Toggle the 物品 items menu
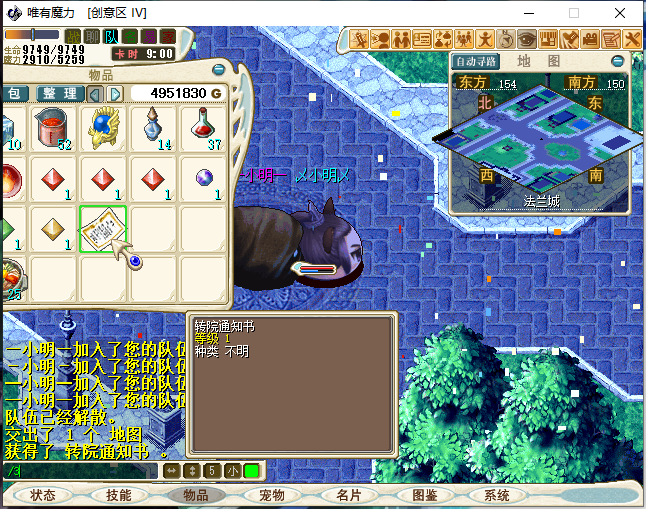 [x=196, y=495]
